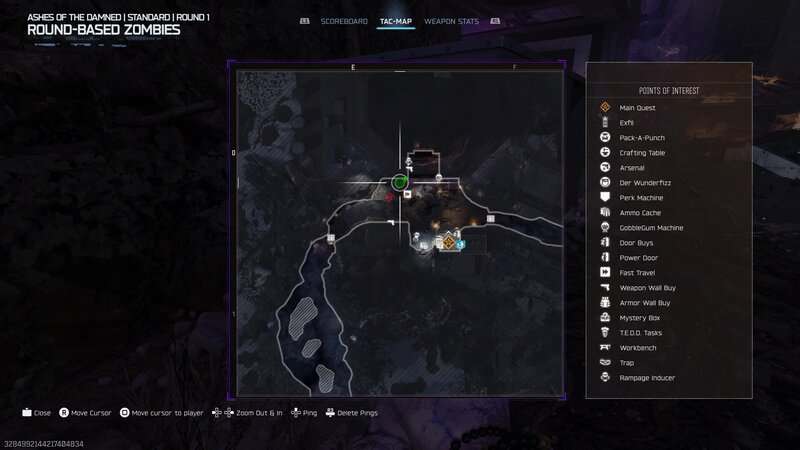Switch to the Scoreboard tab
This screenshot has width=800, height=450.
coord(344,21)
